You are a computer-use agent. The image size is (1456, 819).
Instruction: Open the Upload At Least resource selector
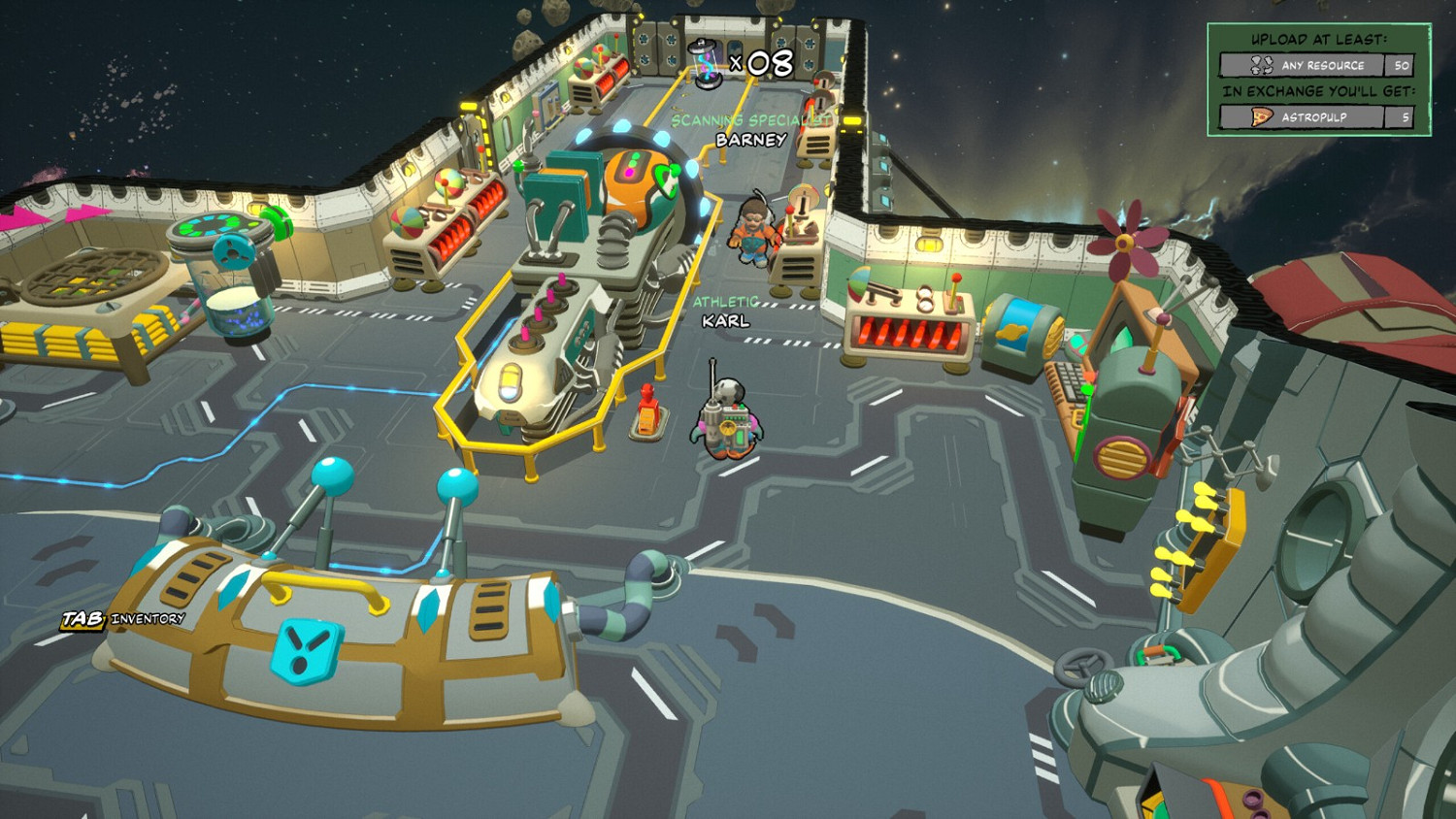coord(1317,65)
